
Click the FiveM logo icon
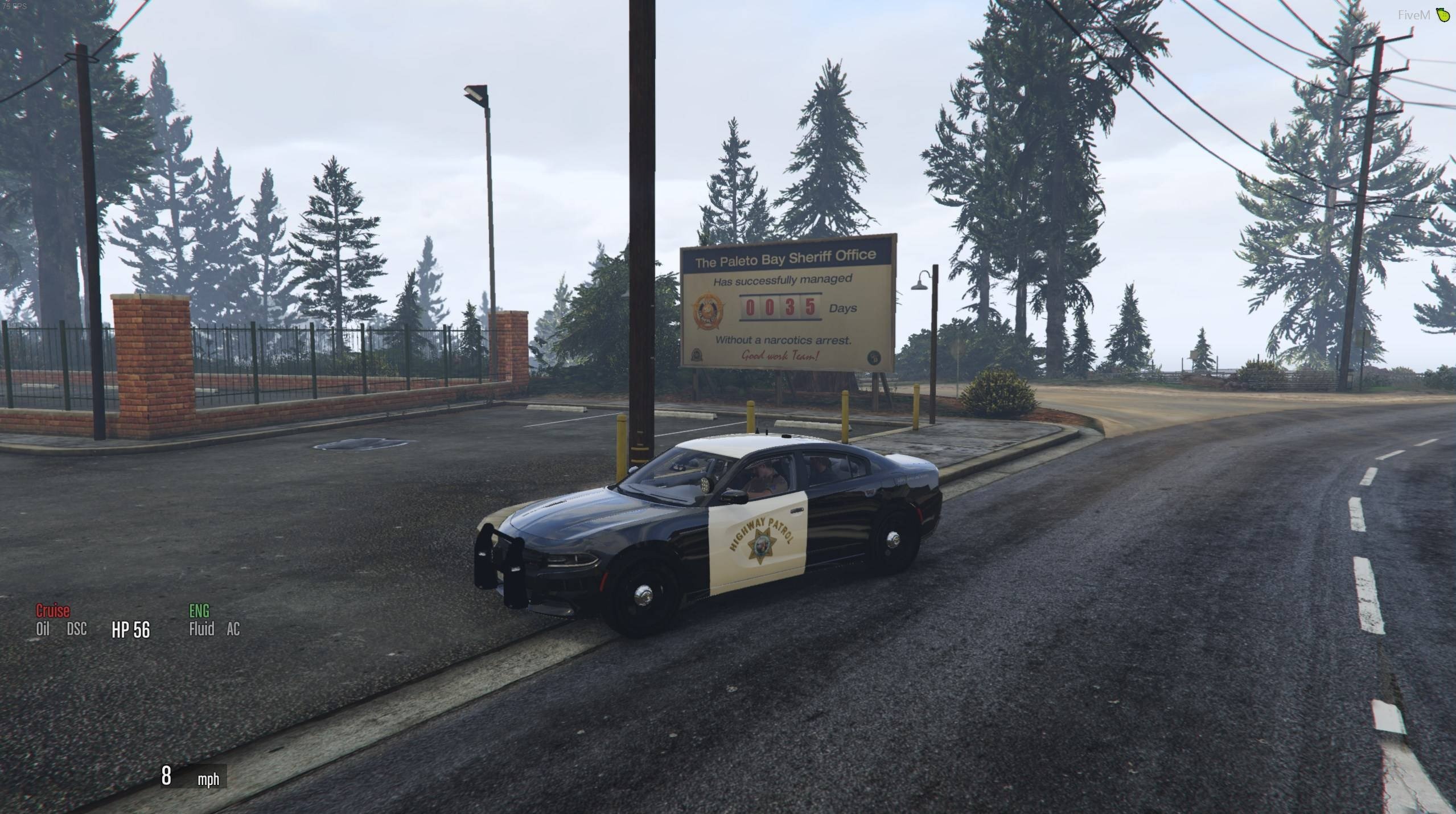[x=1442, y=15]
